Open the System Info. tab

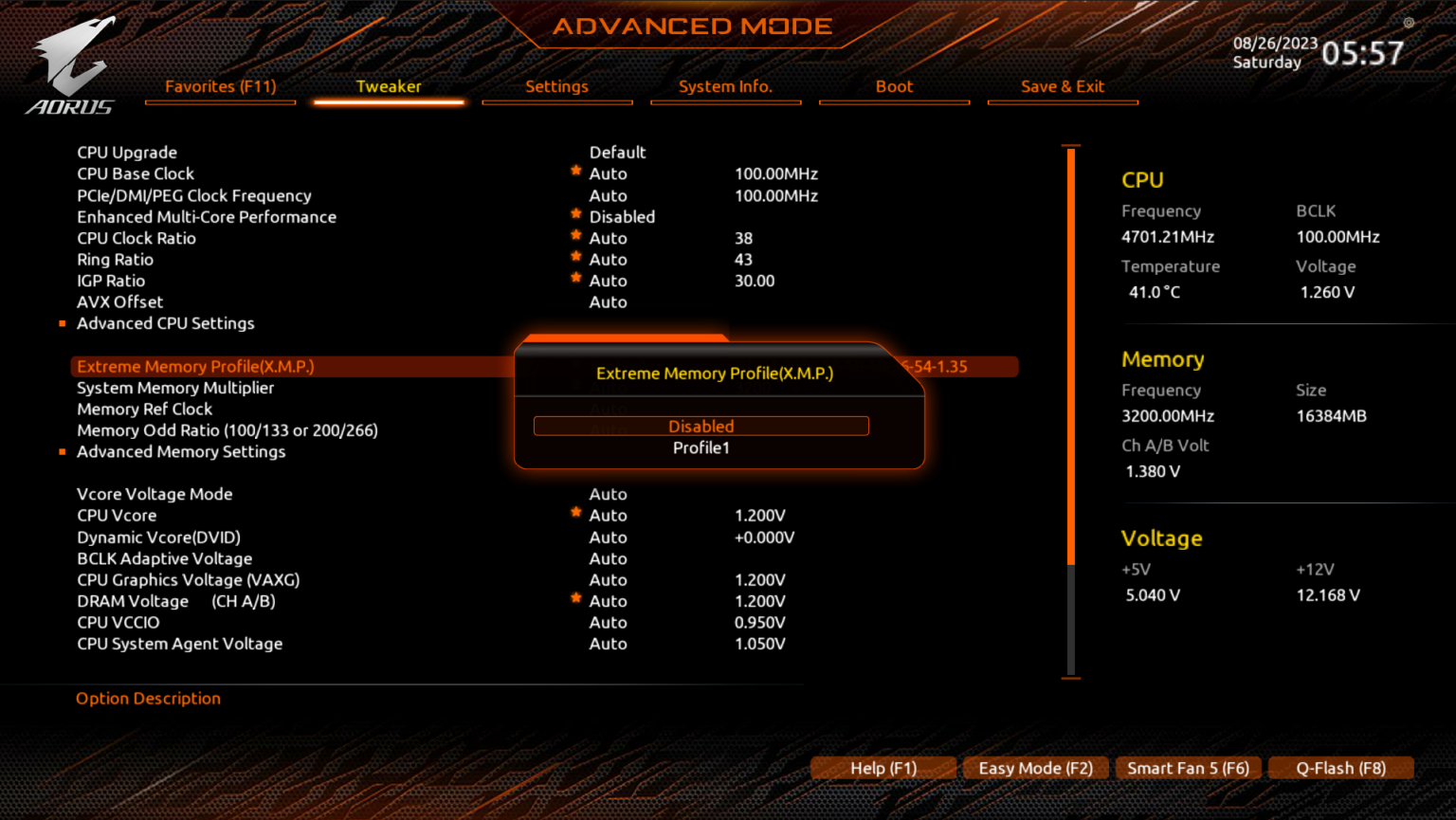(x=725, y=86)
